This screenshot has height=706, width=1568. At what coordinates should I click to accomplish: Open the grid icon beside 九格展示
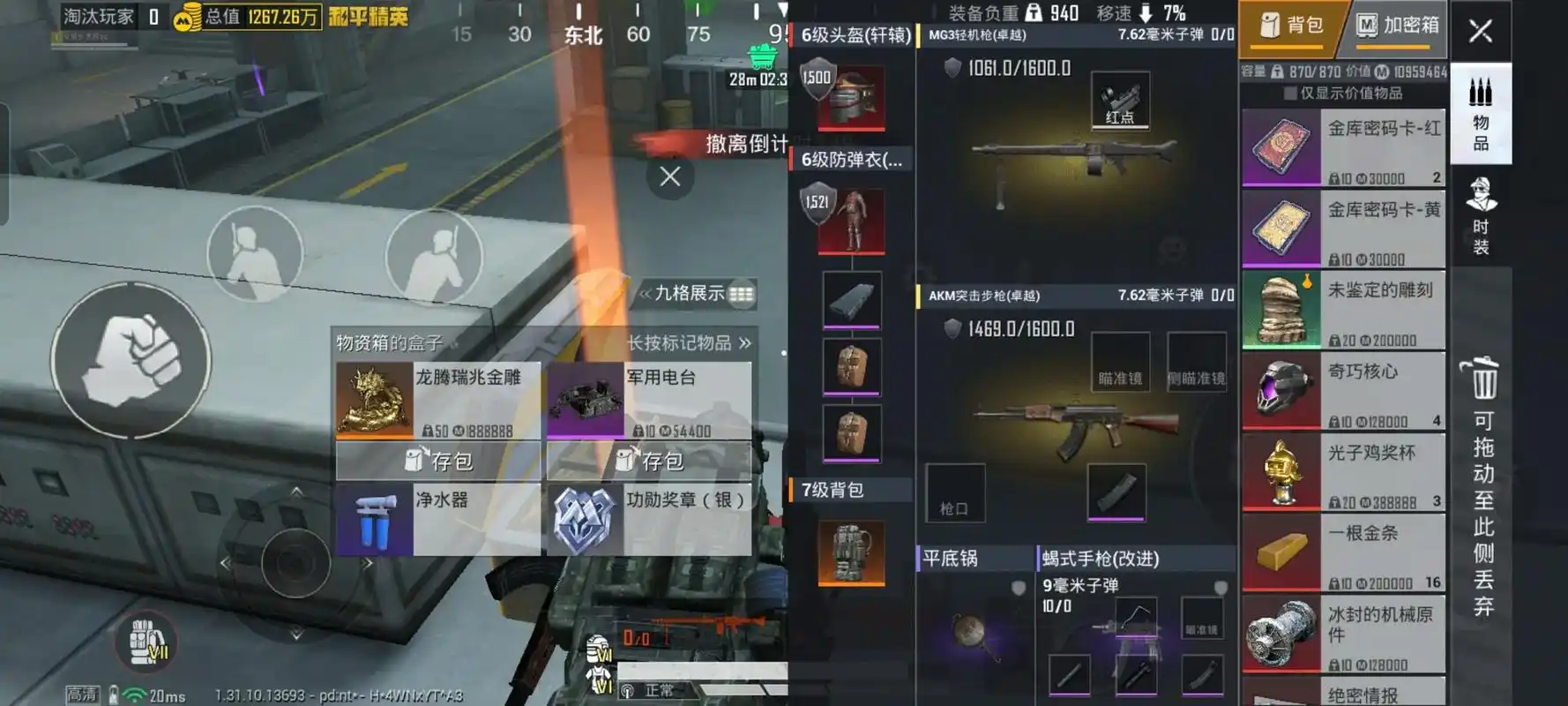(740, 292)
